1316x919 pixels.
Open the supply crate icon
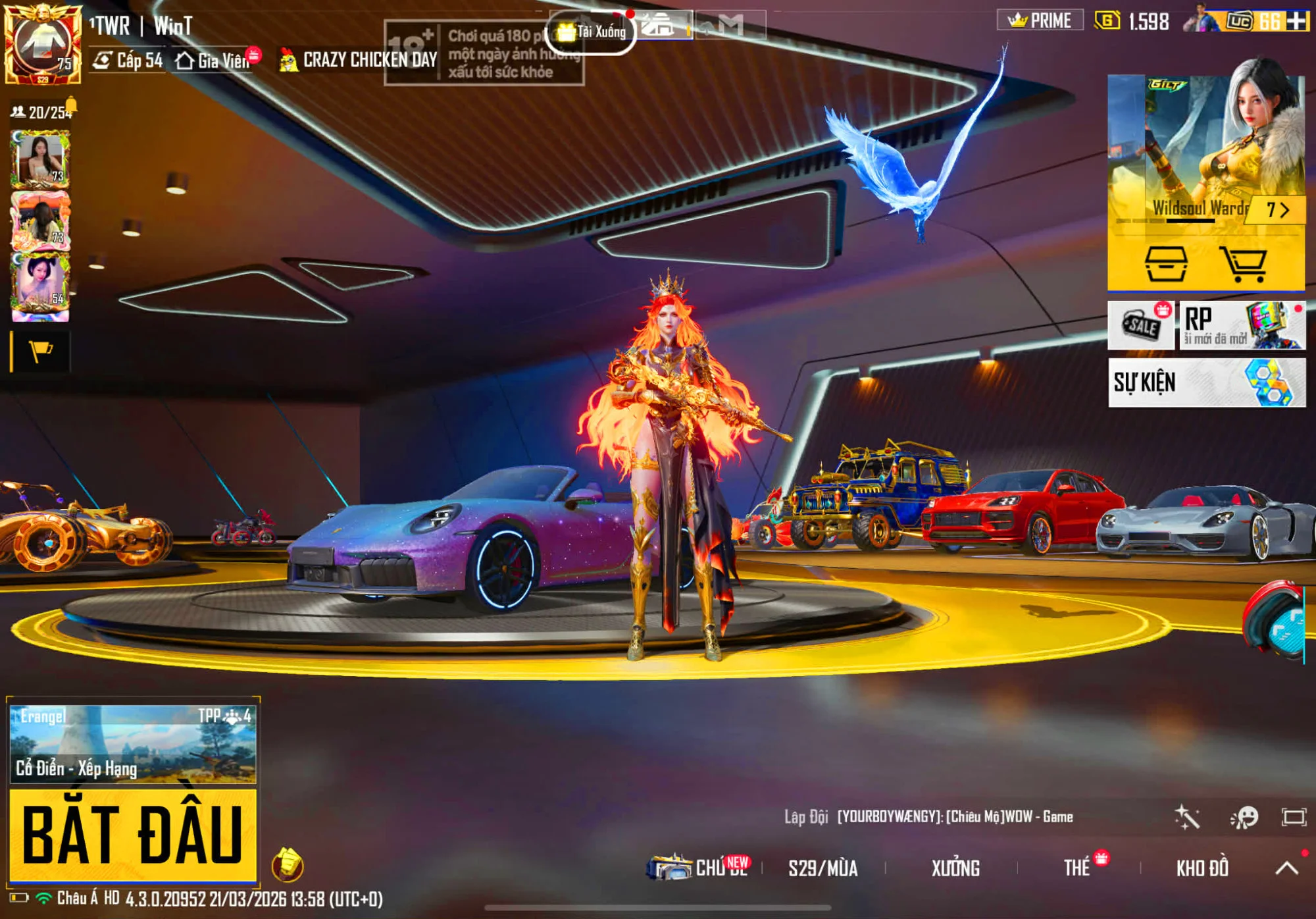(1165, 263)
